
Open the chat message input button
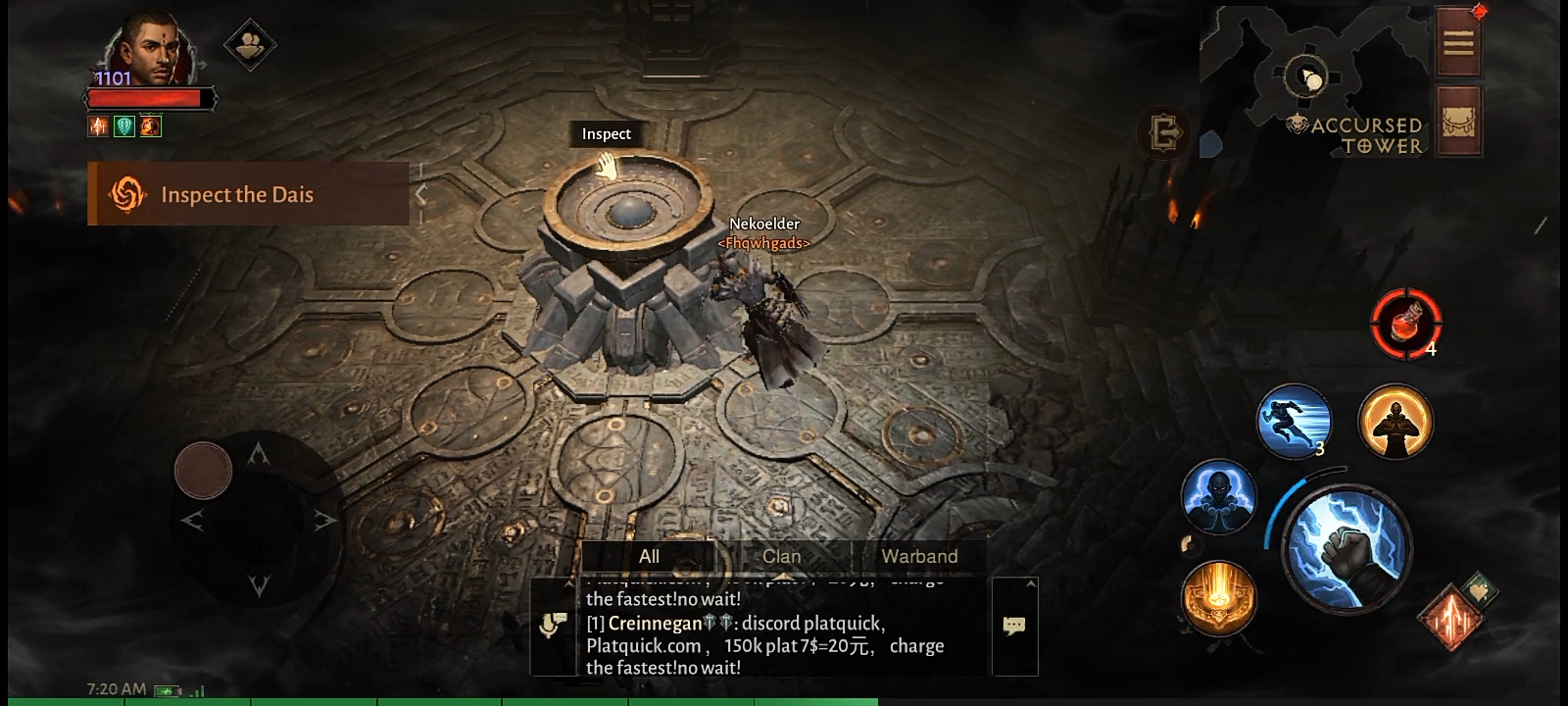pyautogui.click(x=1014, y=626)
